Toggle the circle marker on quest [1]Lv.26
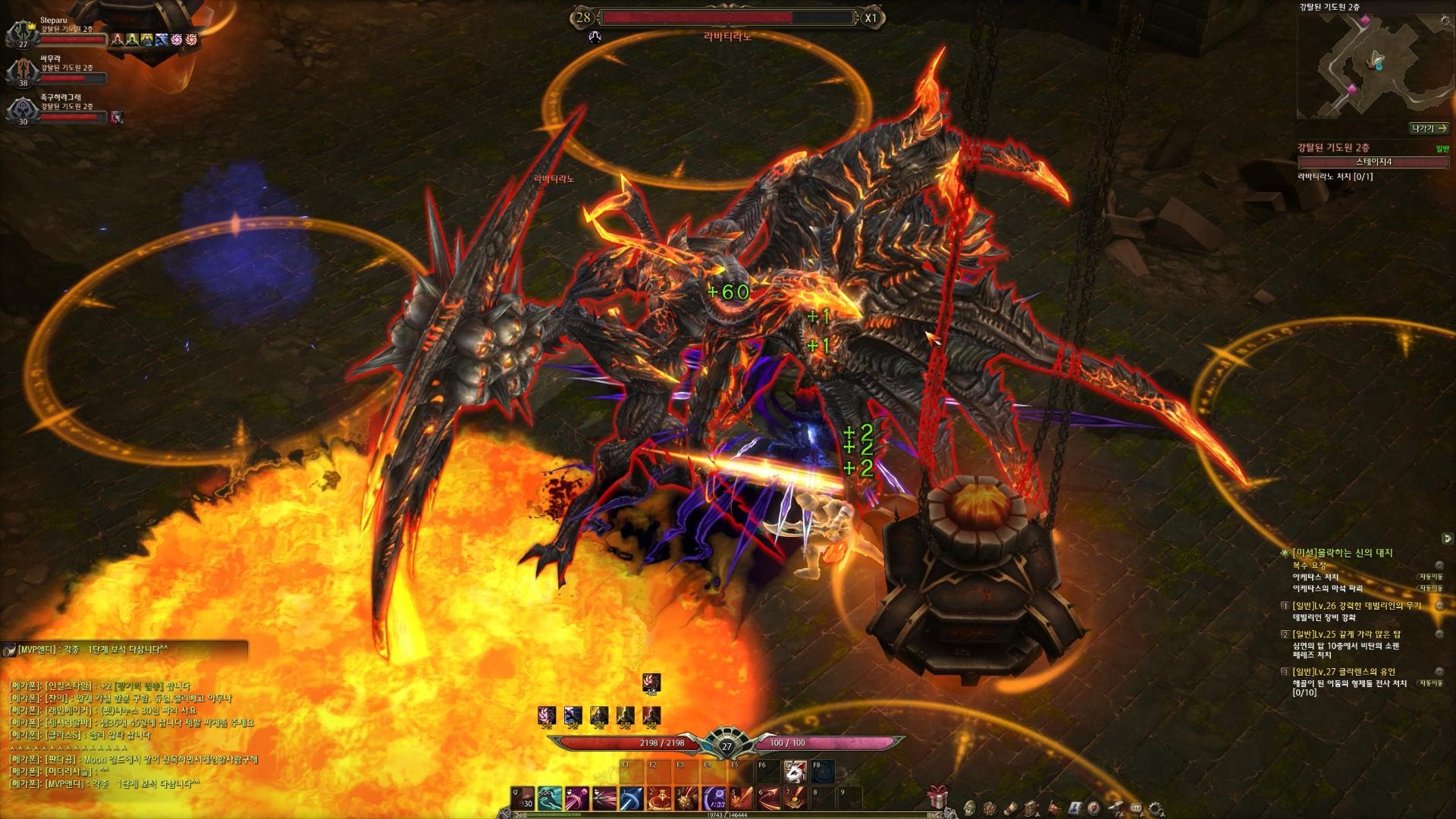The image size is (1456, 819). click(1439, 606)
